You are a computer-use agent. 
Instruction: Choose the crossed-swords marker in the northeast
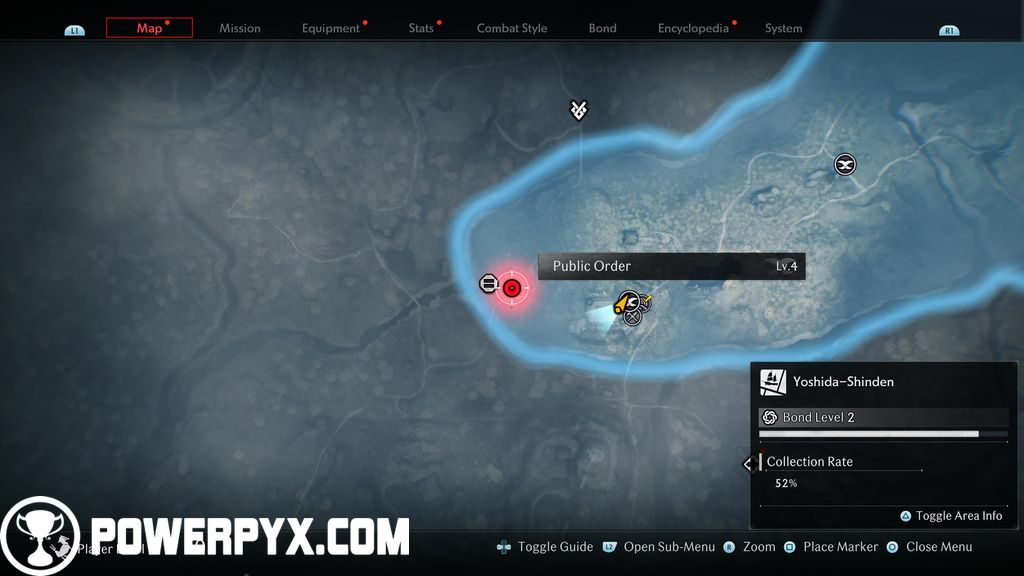point(845,164)
